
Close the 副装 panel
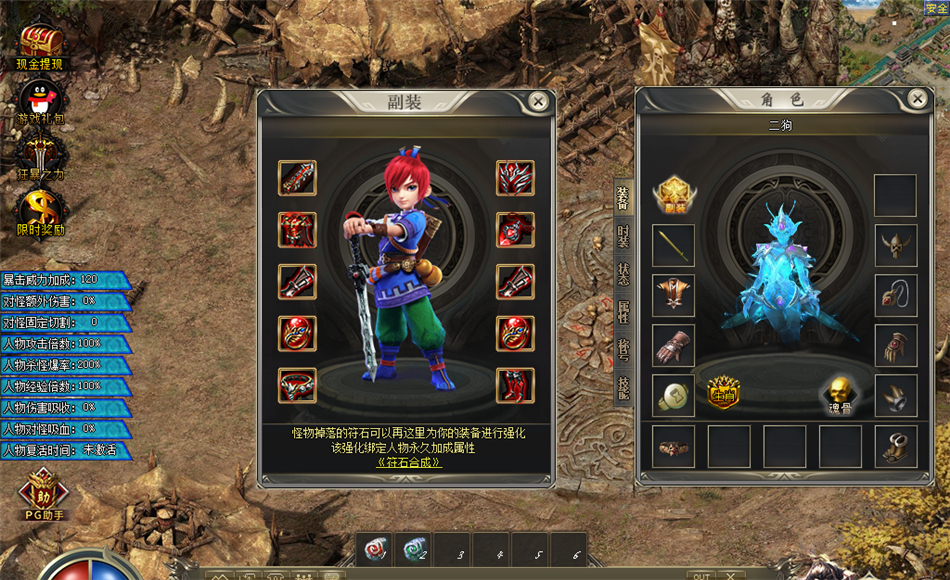[538, 101]
